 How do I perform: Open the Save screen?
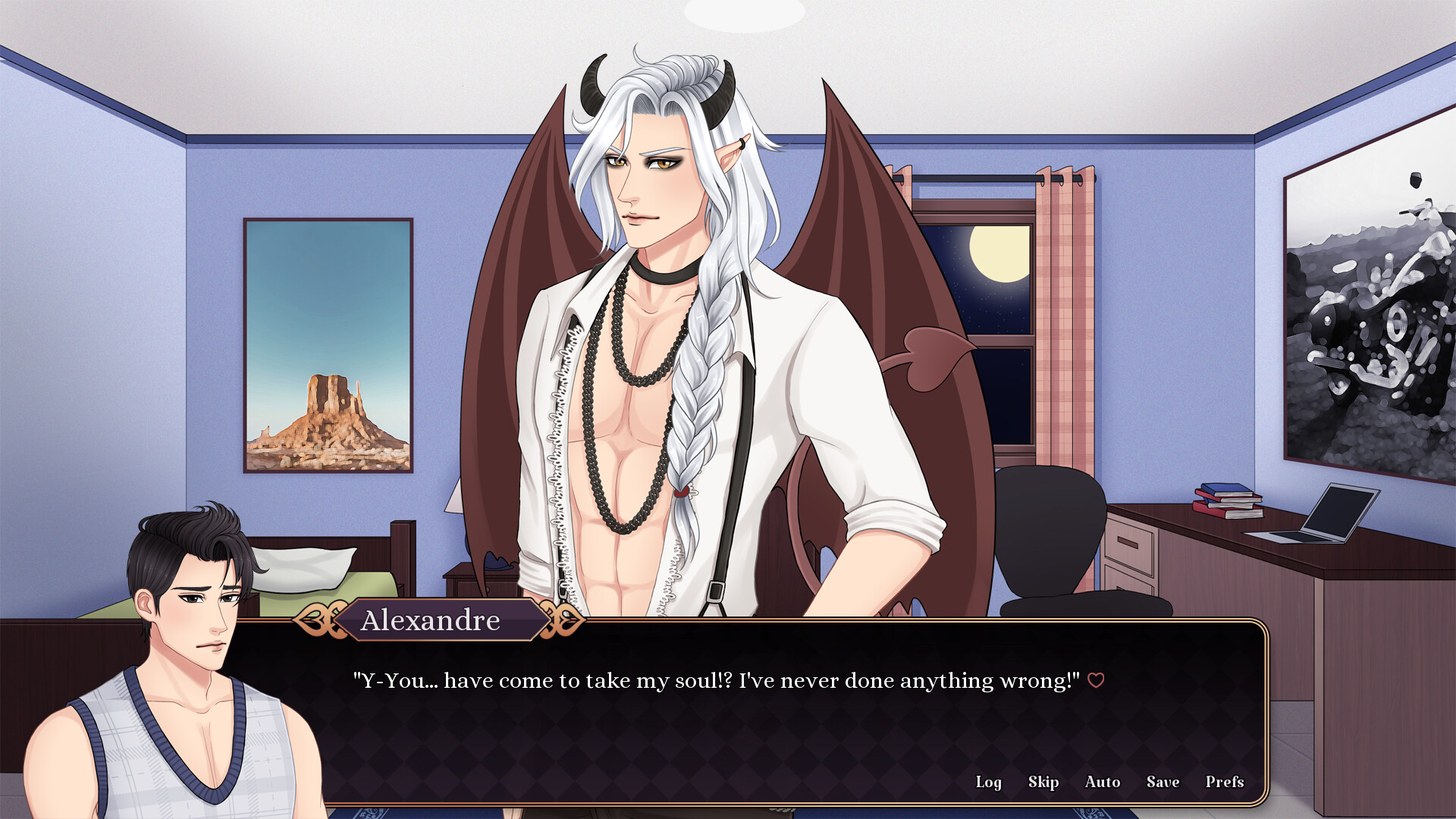click(1163, 782)
